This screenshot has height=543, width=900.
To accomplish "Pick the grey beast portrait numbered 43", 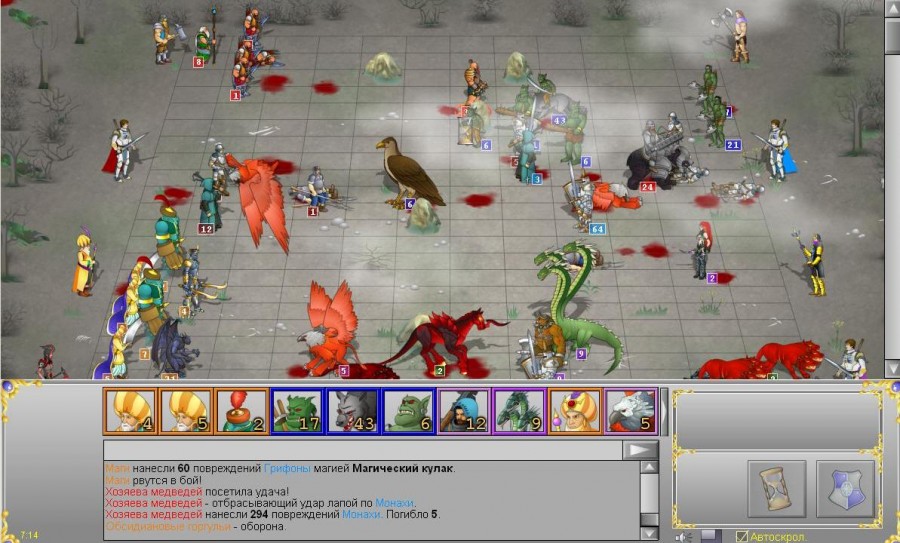I will click(x=353, y=410).
